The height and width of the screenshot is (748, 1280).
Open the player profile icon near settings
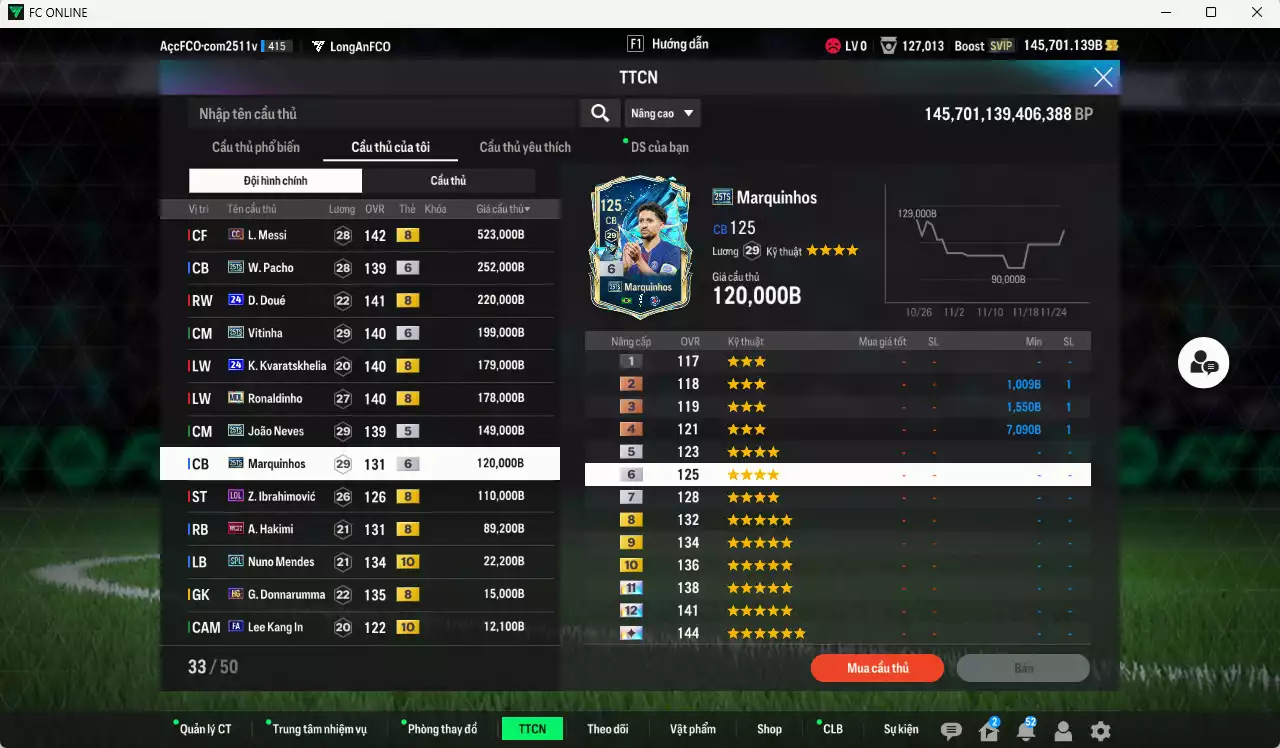(1063, 731)
